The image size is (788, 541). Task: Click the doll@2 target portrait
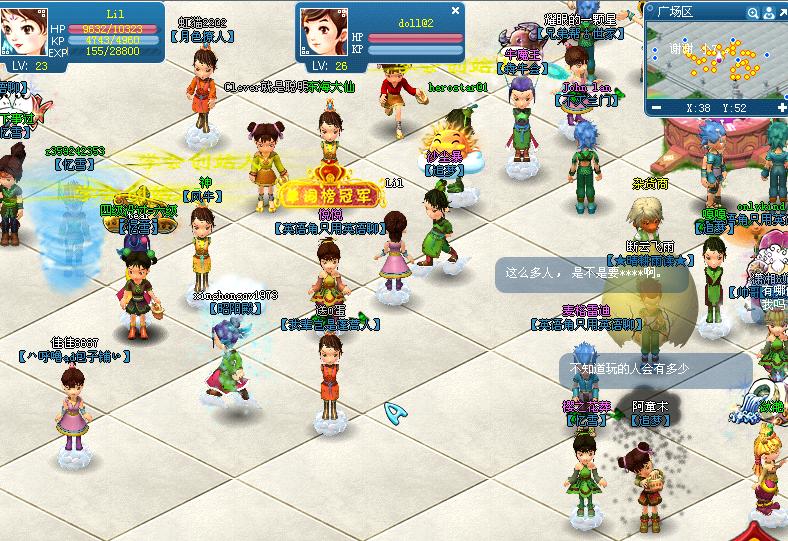(322, 32)
